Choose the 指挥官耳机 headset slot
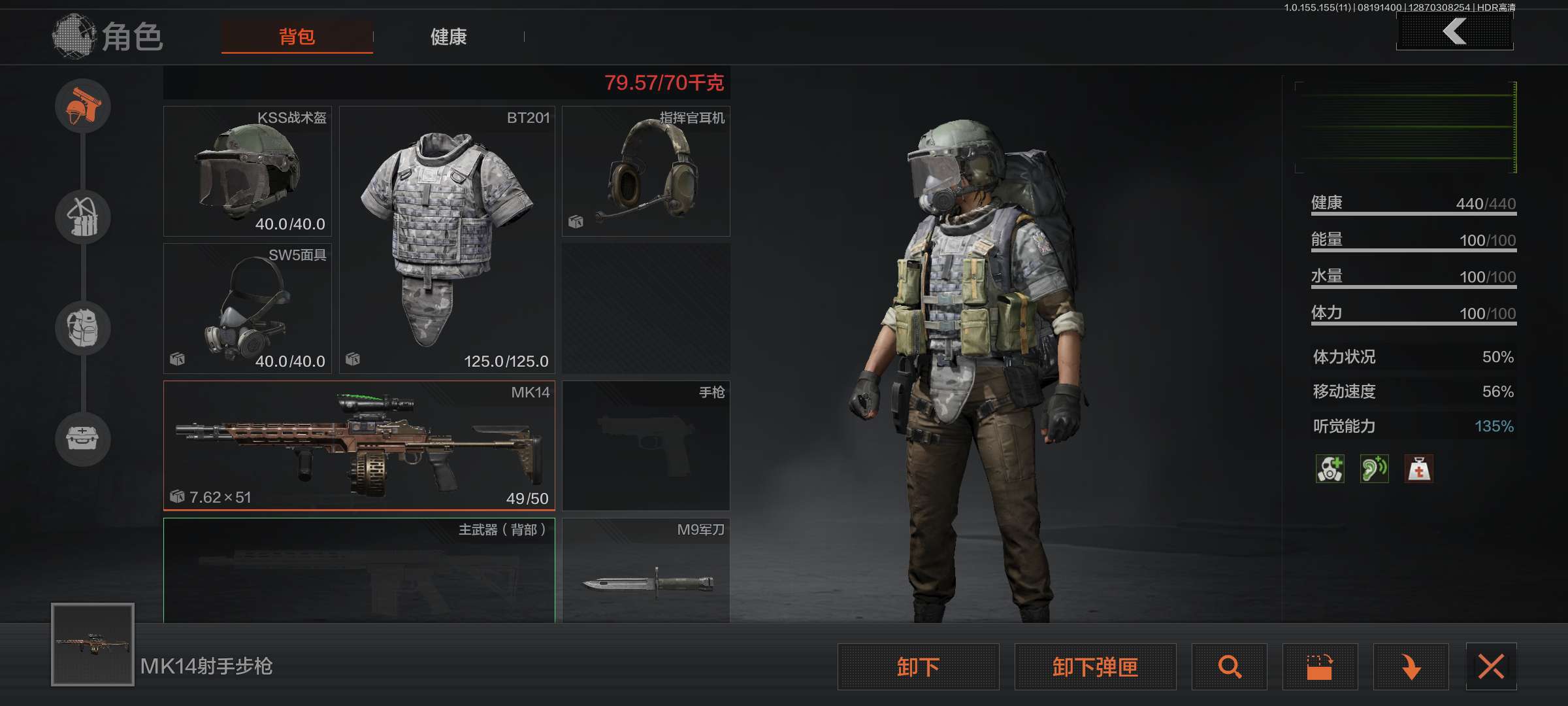This screenshot has height=706, width=1568. tap(645, 171)
